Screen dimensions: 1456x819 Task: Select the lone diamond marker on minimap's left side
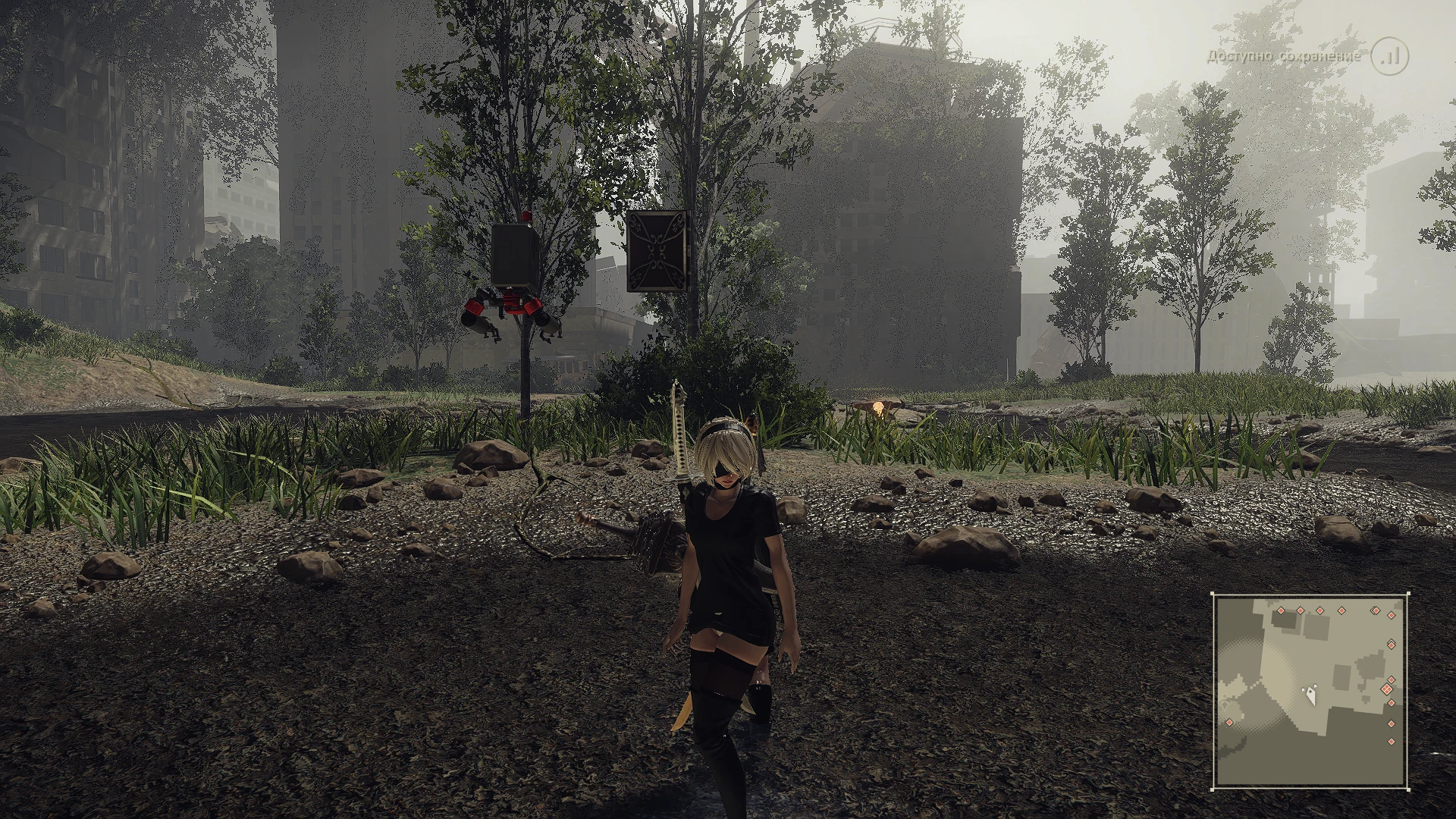coord(1229,722)
